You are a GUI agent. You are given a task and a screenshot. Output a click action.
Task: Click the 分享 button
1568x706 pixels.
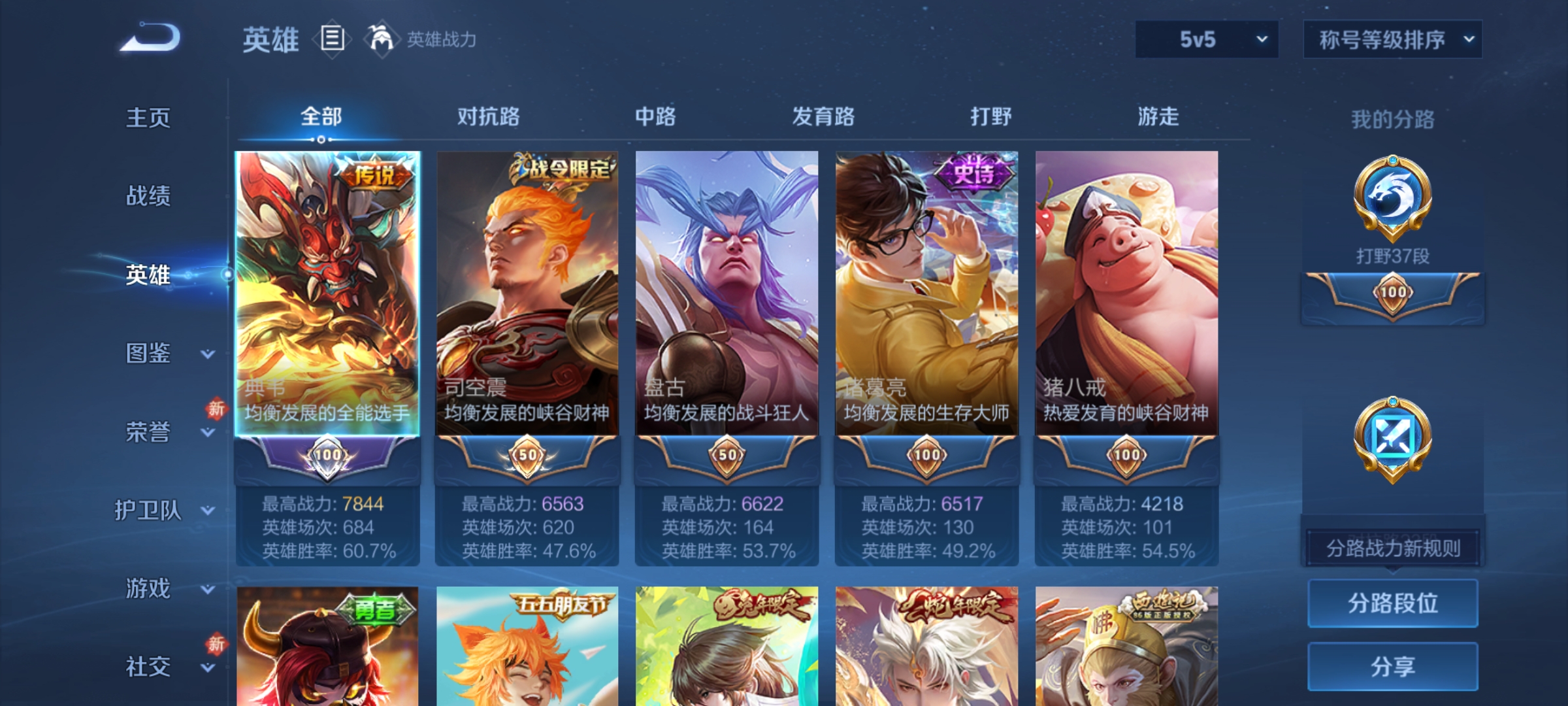point(1393,665)
